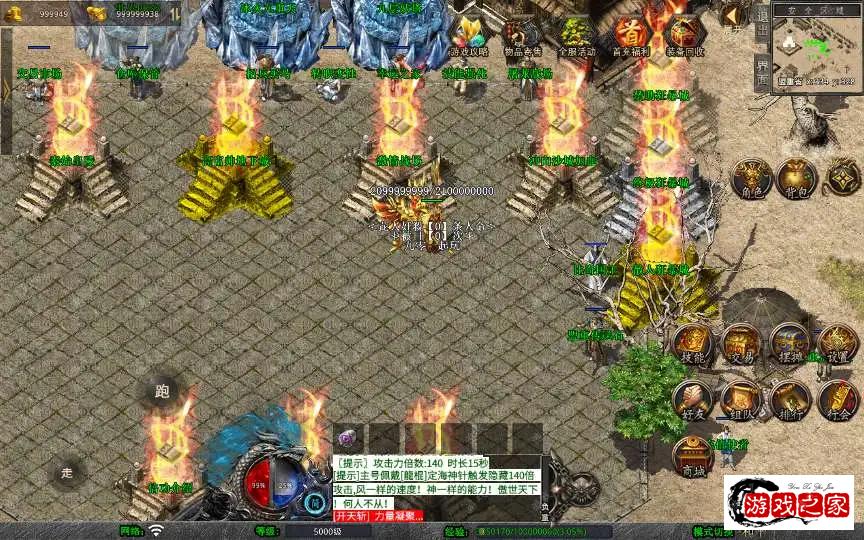Image resolution: width=864 pixels, height=540 pixels.
Task: Open the 行会 guild panel
Action: [838, 400]
